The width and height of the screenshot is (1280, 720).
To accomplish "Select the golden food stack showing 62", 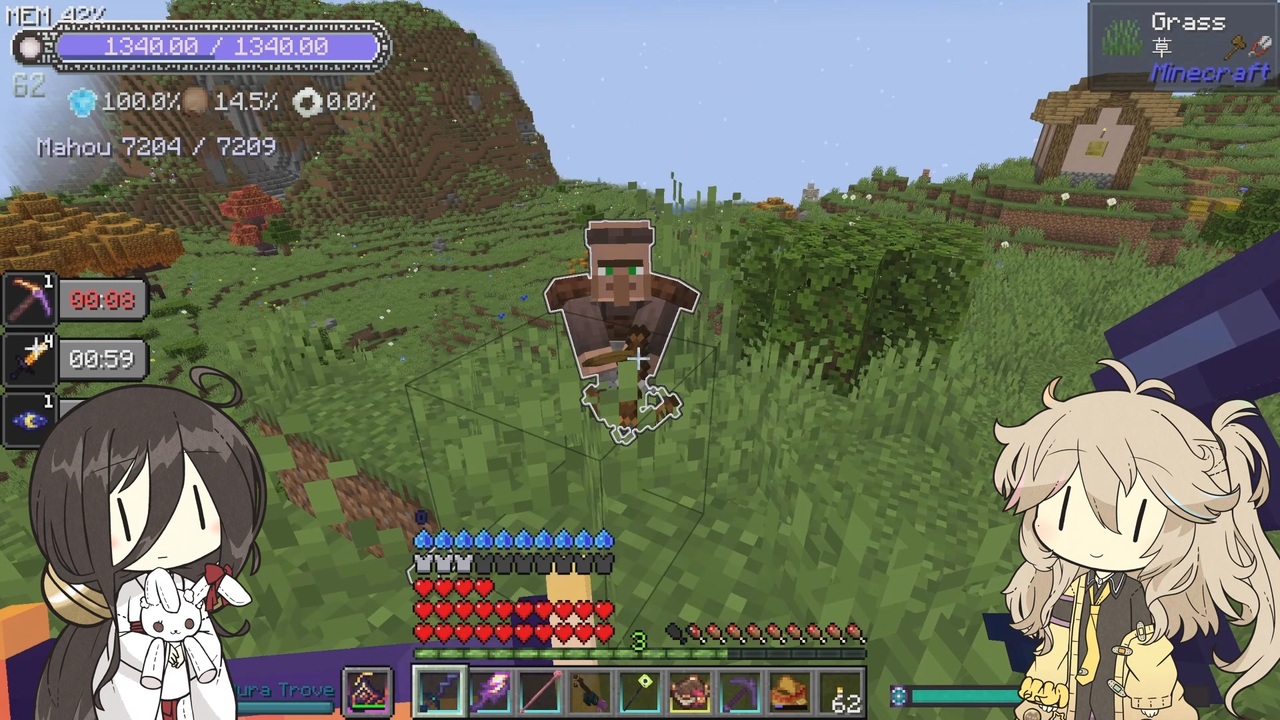I will point(842,690).
